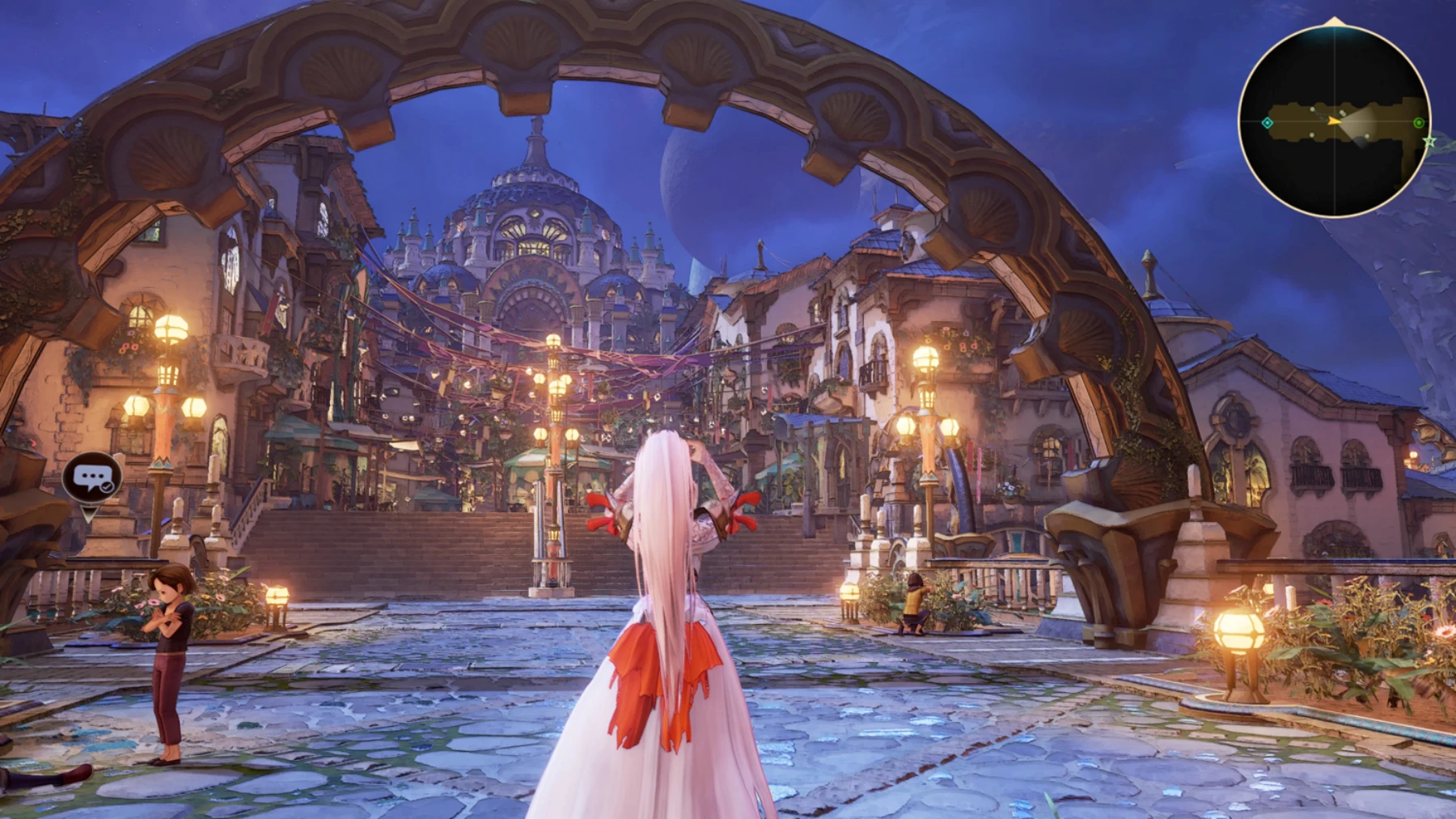Select the teal diamond marker on minimap
1456x819 pixels.
1268,123
